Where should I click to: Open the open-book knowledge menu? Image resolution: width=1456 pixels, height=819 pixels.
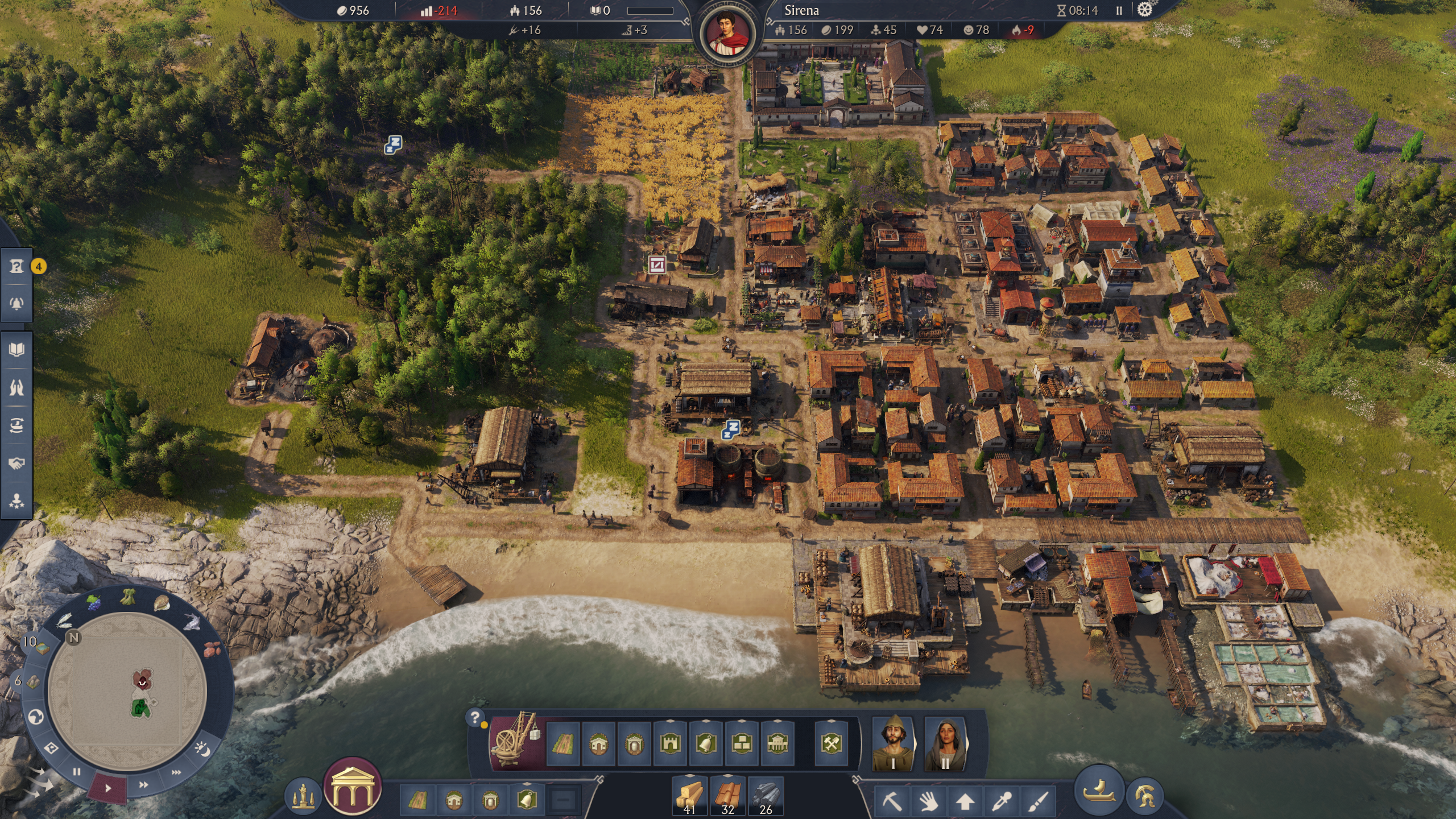[16, 349]
